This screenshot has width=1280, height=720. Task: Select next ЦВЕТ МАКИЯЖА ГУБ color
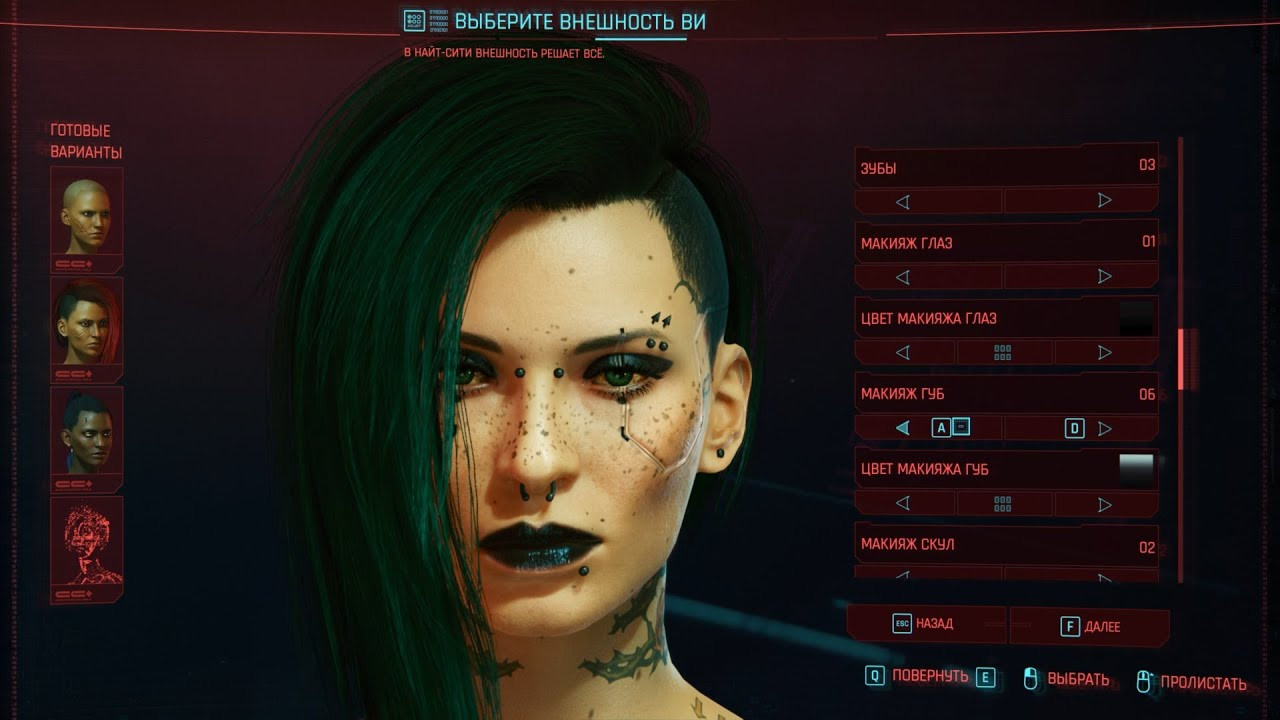tap(1105, 504)
